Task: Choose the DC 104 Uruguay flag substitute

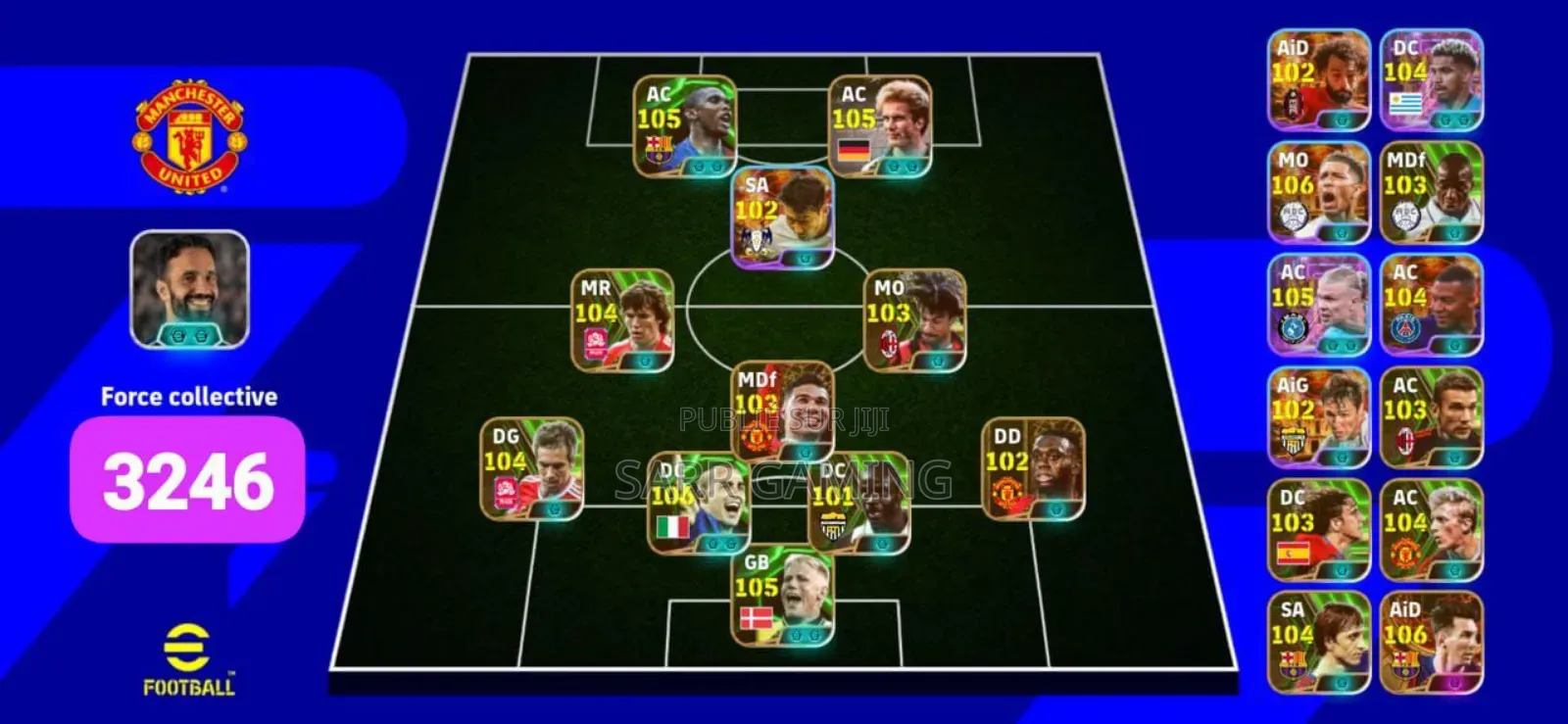Action: coord(1431,80)
